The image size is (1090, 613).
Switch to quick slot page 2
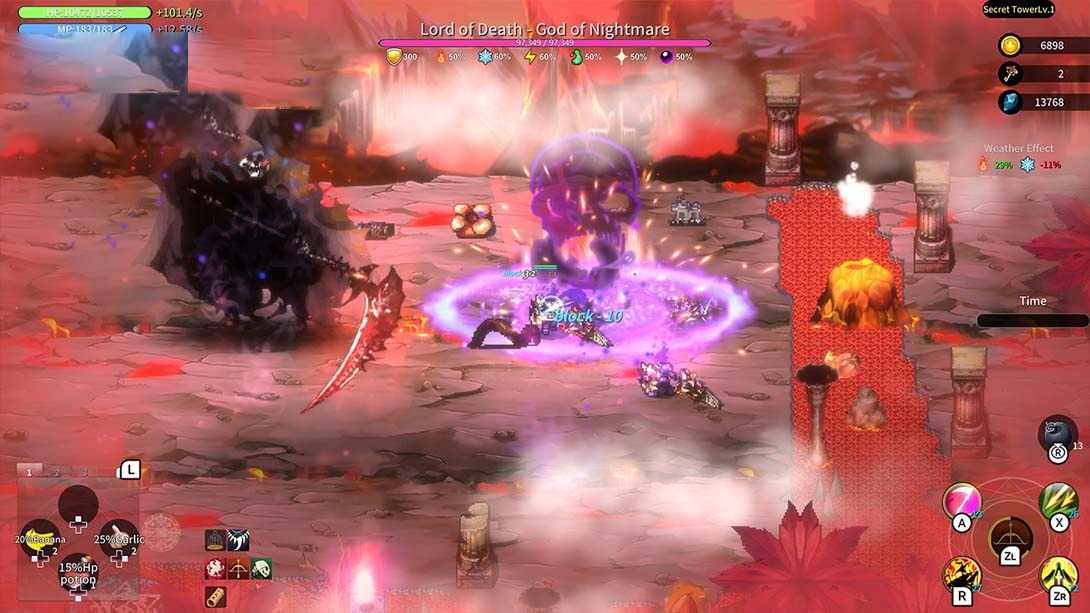(x=57, y=472)
